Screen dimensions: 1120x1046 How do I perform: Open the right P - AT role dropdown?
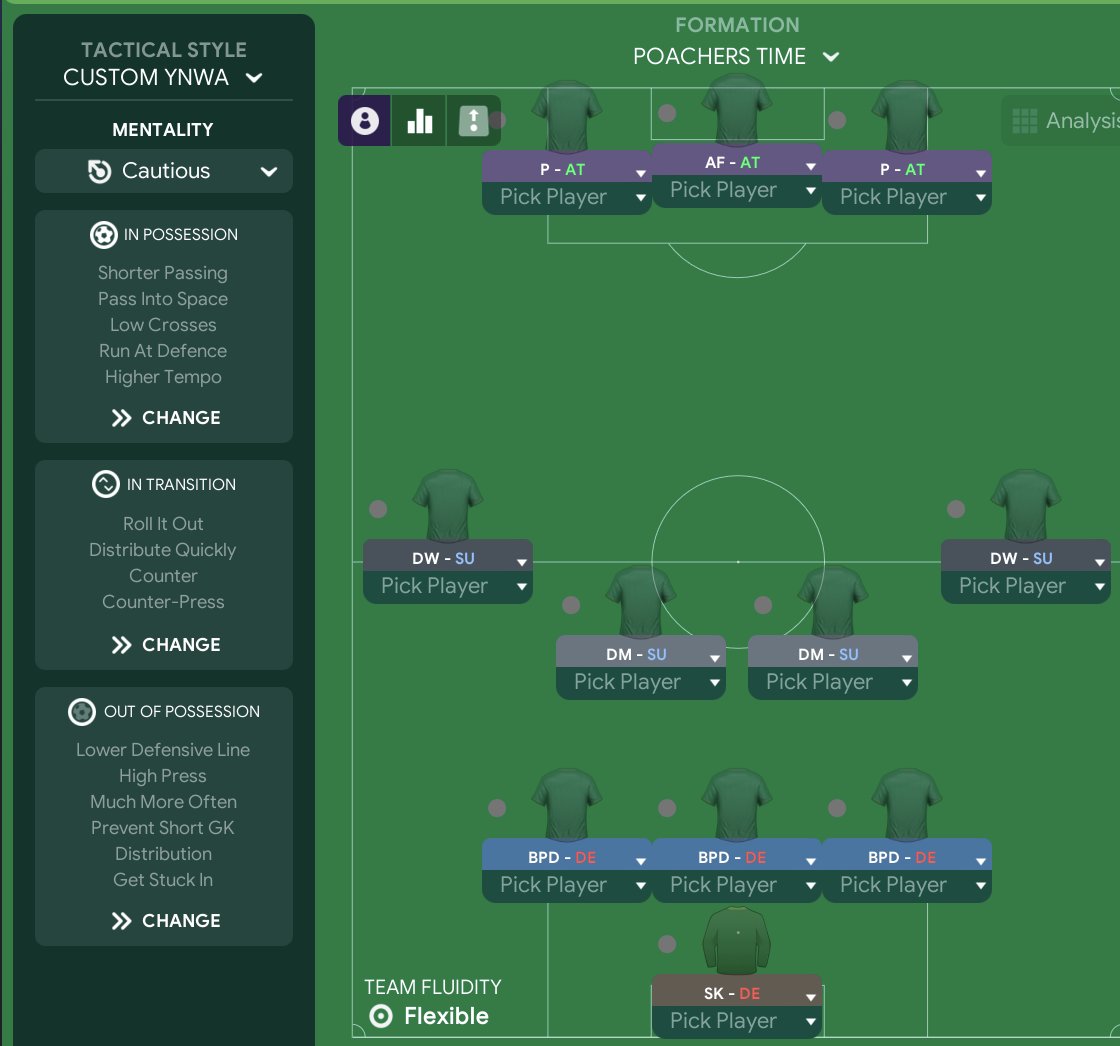coord(906,170)
